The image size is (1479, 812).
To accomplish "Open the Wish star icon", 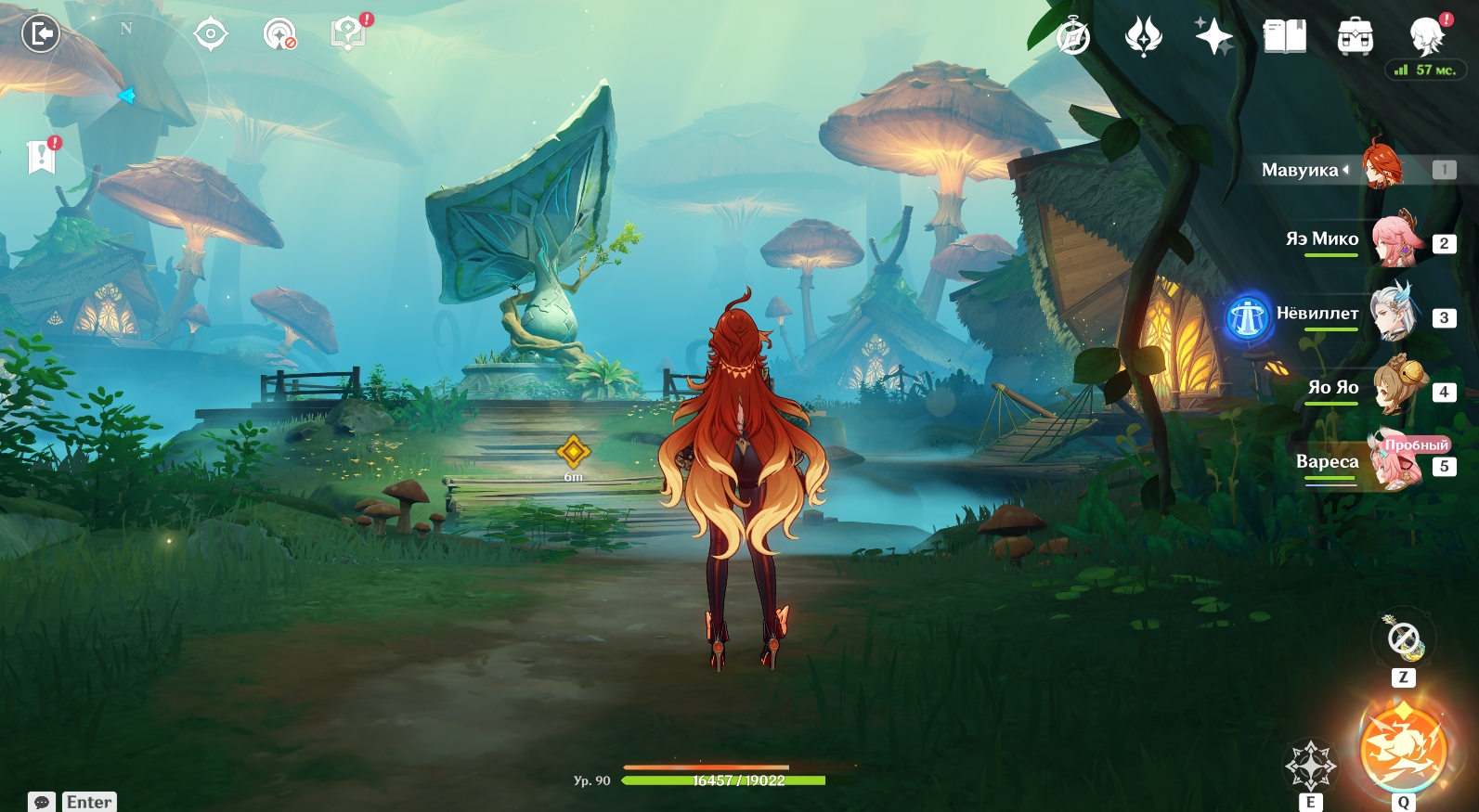I will pyautogui.click(x=1213, y=37).
